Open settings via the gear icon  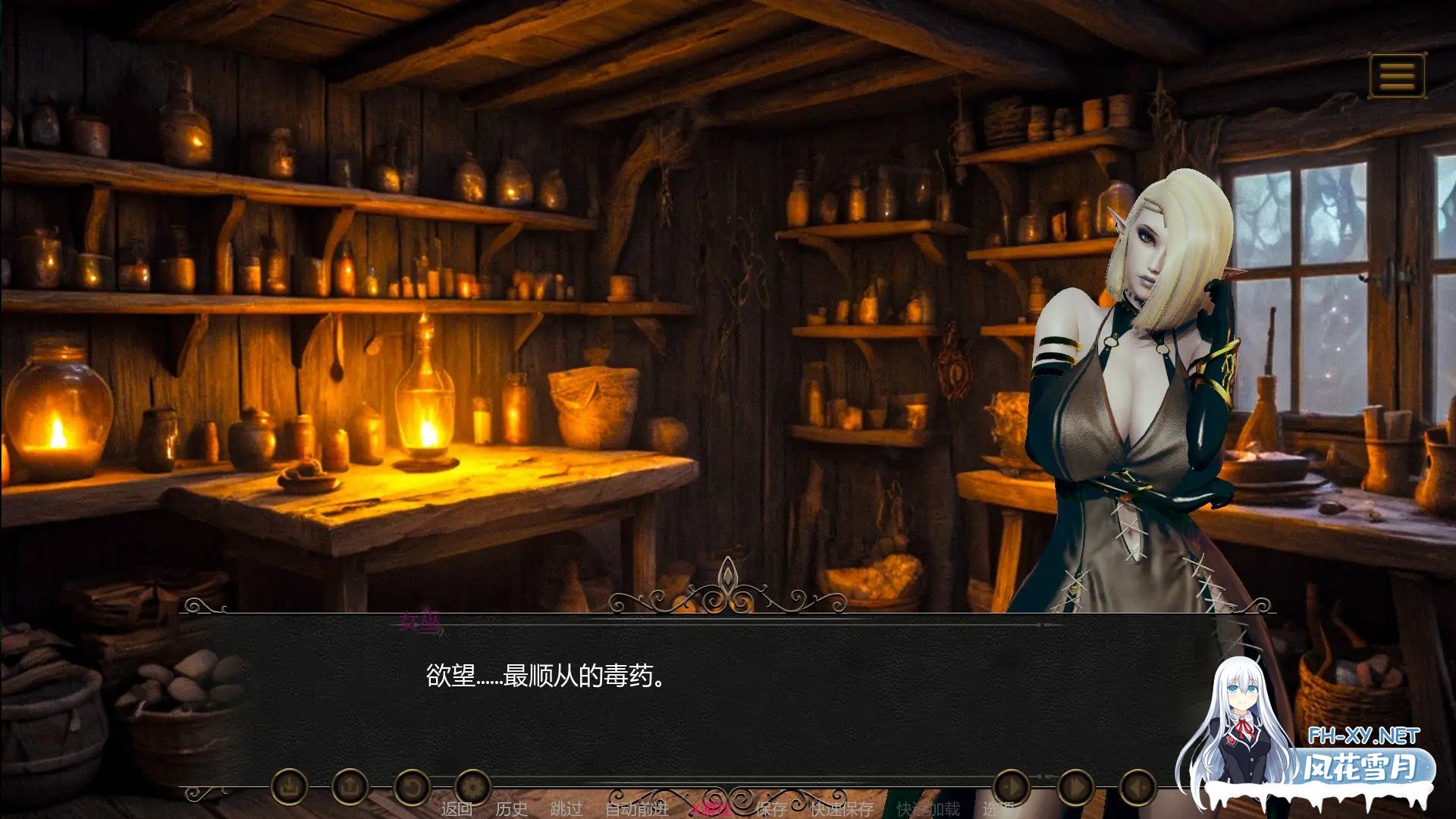(x=474, y=787)
